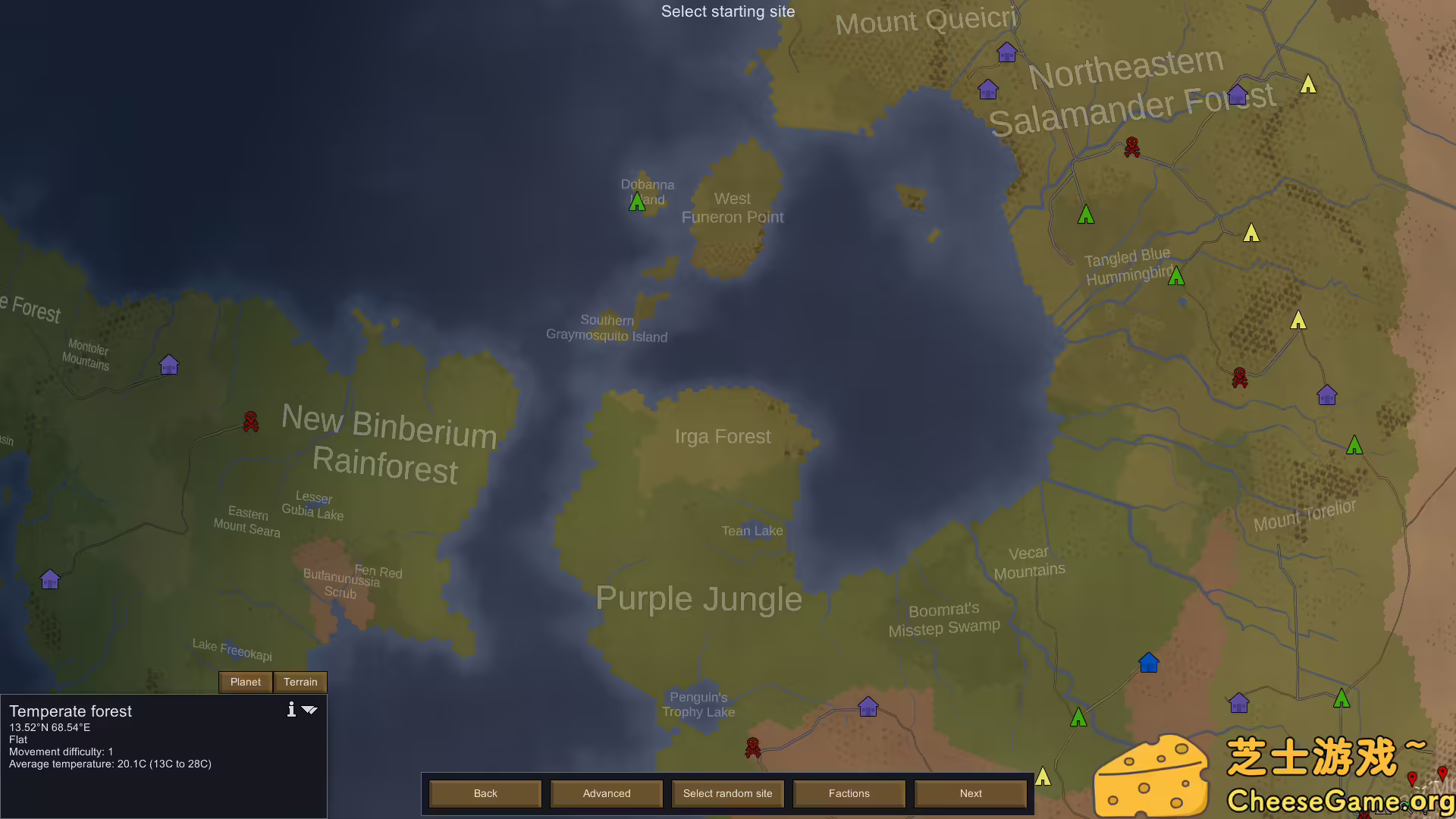The width and height of the screenshot is (1456, 819).
Task: Click the info icon on the Temperate forest panel
Action: [x=291, y=710]
